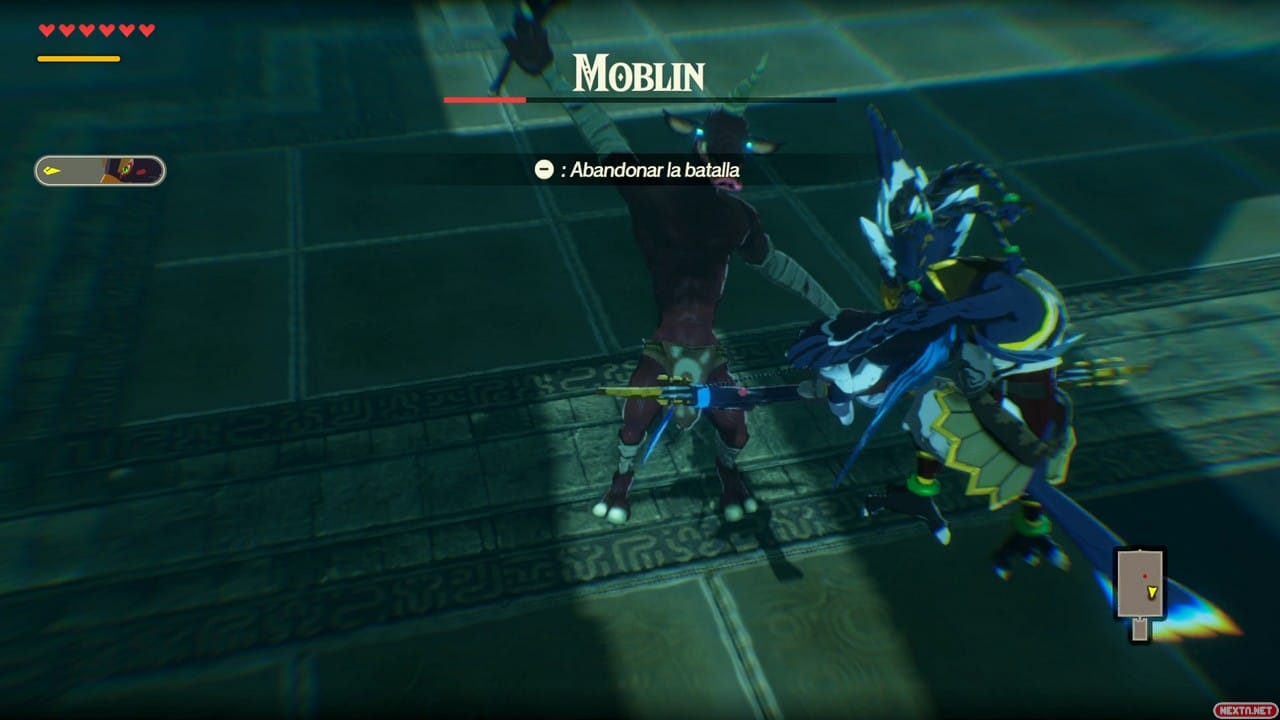Click the third heart icon from the left
The image size is (1280, 720).
click(84, 30)
